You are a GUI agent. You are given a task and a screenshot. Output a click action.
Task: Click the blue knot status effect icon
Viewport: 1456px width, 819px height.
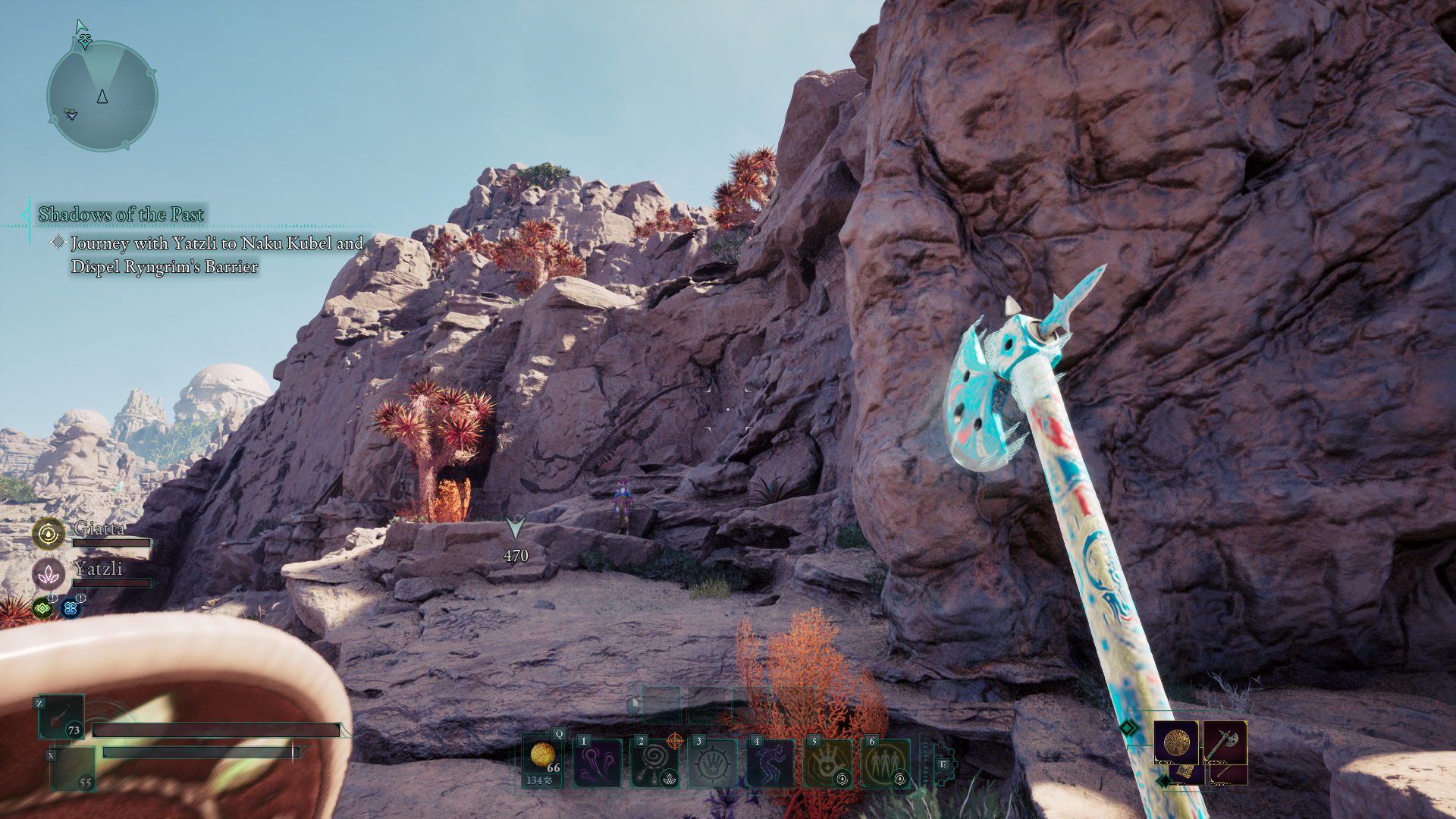pos(71,608)
